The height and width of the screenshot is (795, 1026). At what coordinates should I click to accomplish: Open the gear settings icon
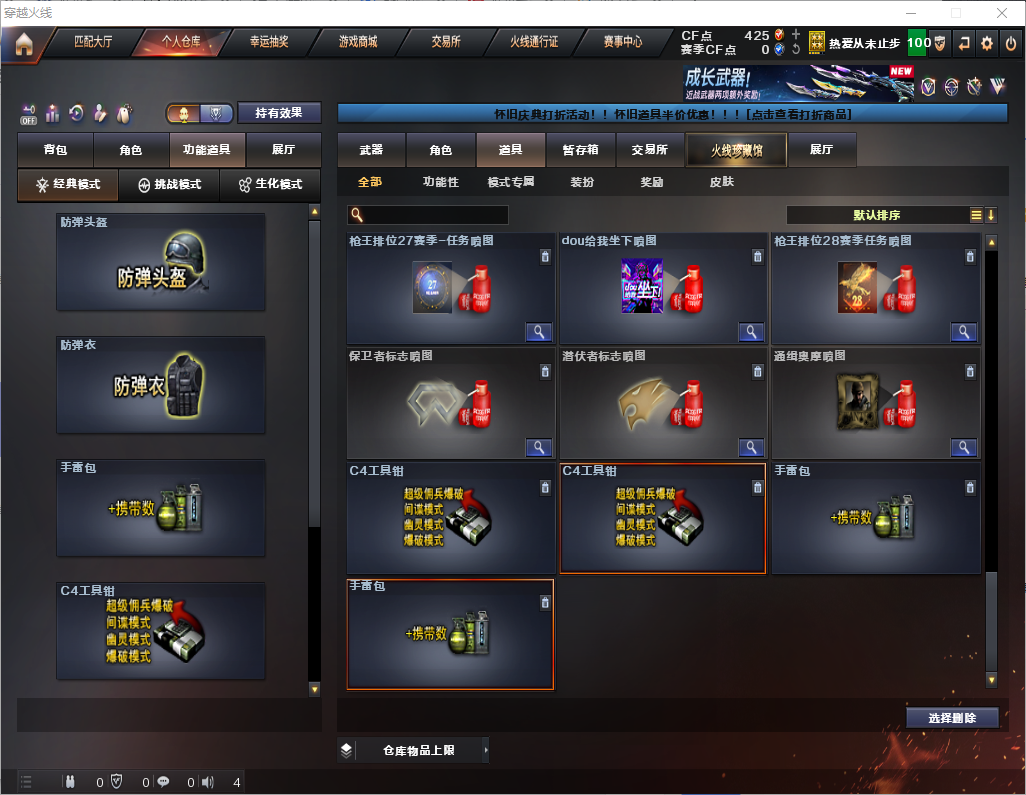(987, 43)
